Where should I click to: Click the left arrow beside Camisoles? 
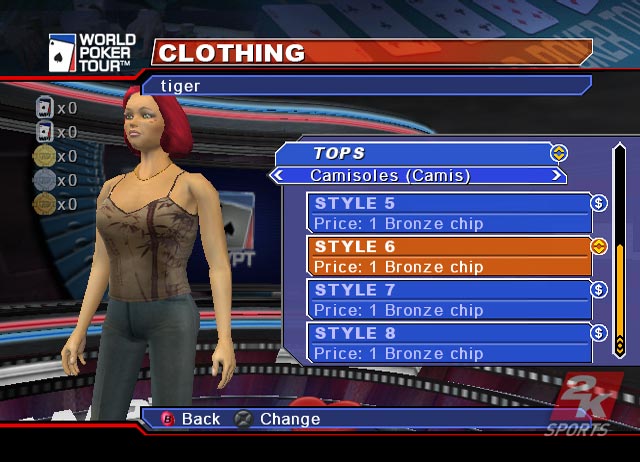[277, 176]
